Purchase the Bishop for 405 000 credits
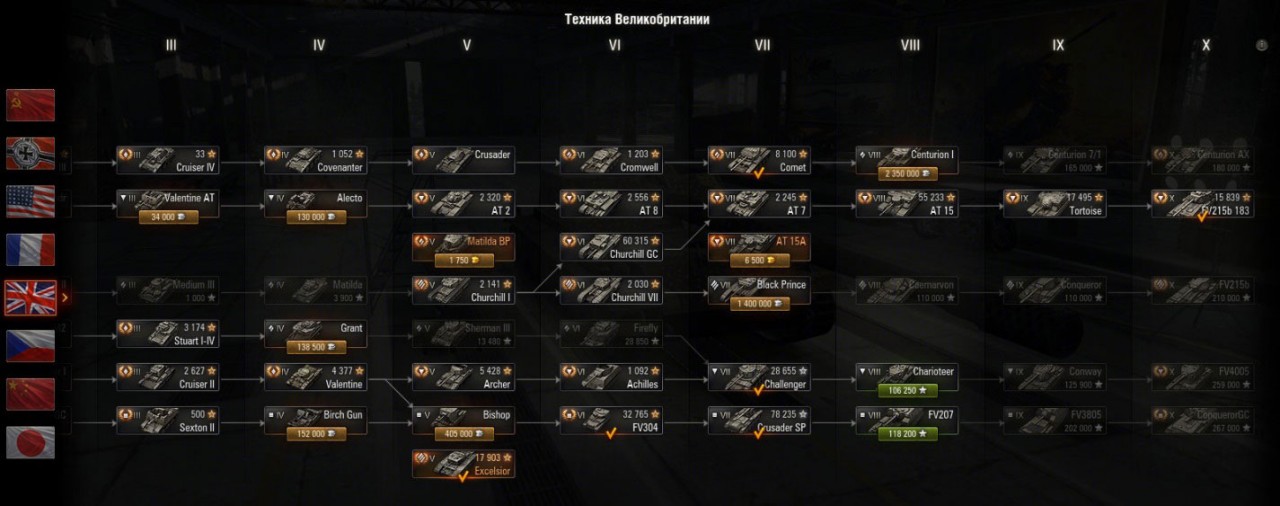This screenshot has height=506, width=1280. (464, 434)
